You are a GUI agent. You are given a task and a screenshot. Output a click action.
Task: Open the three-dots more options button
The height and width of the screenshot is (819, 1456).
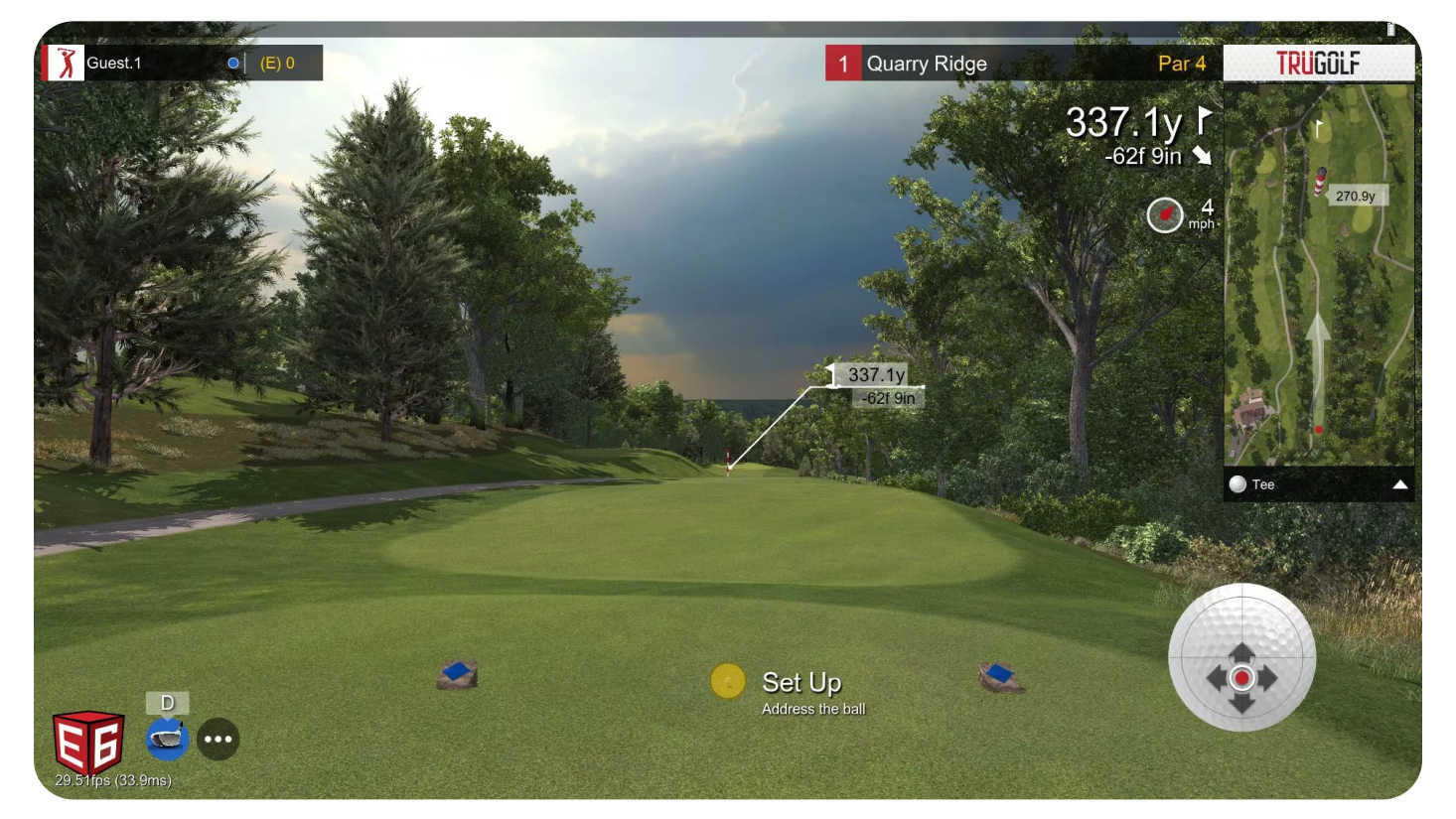pos(218,739)
